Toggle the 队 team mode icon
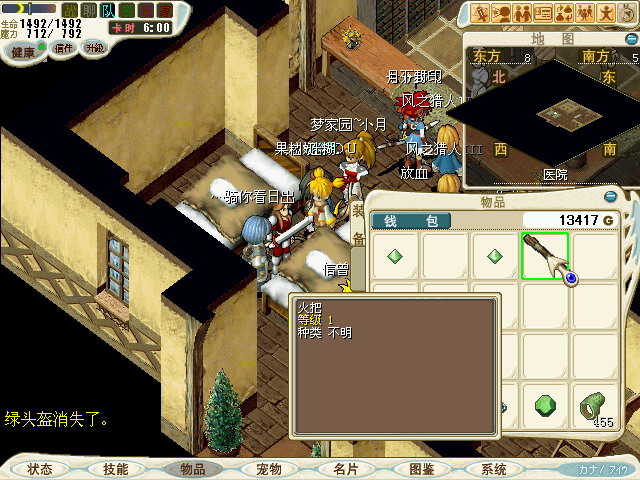Viewport: 640px width, 480px height. coord(108,10)
